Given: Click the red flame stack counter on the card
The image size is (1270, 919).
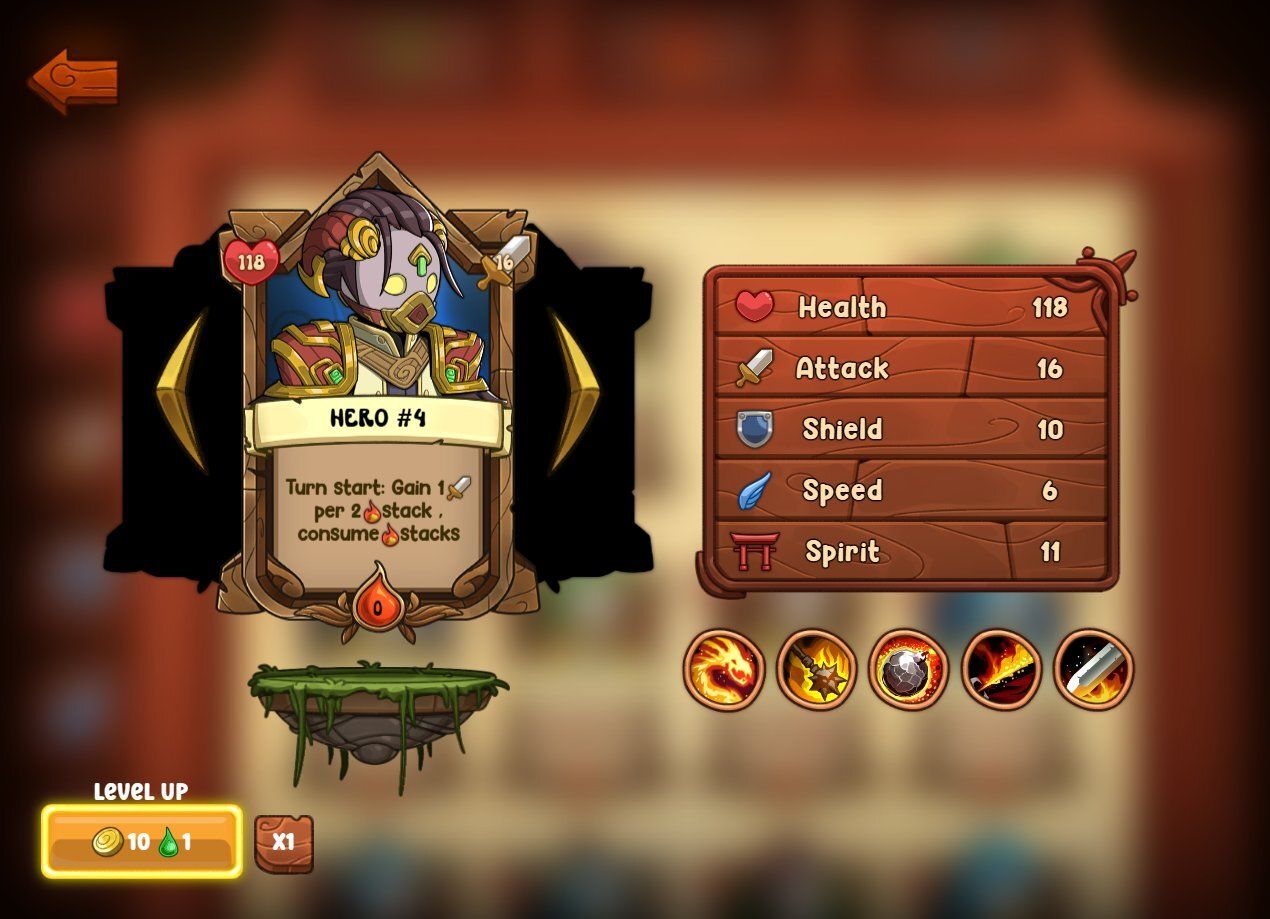Looking at the screenshot, I should [377, 602].
